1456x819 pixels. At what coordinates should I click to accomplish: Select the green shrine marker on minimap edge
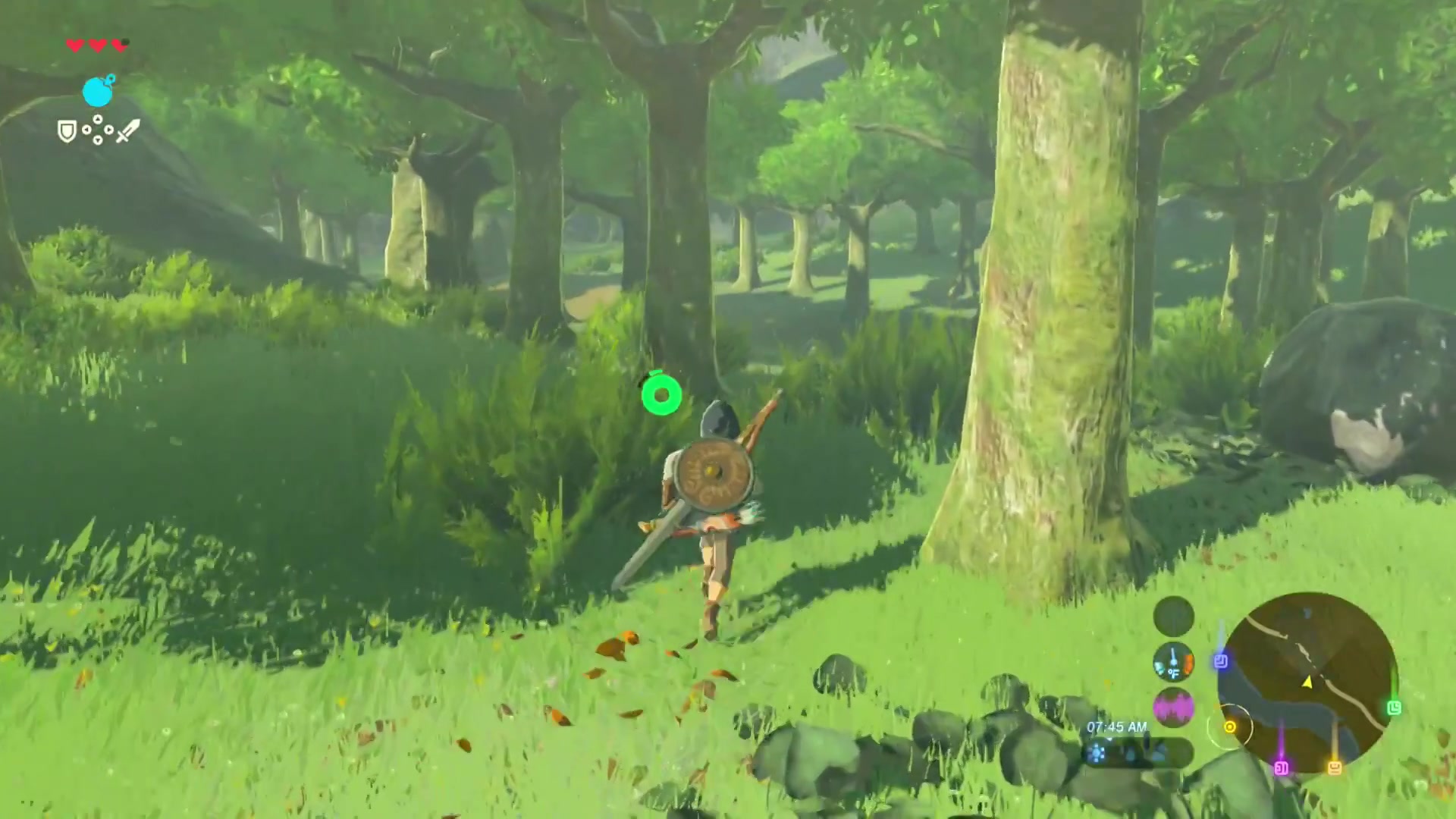click(1394, 708)
